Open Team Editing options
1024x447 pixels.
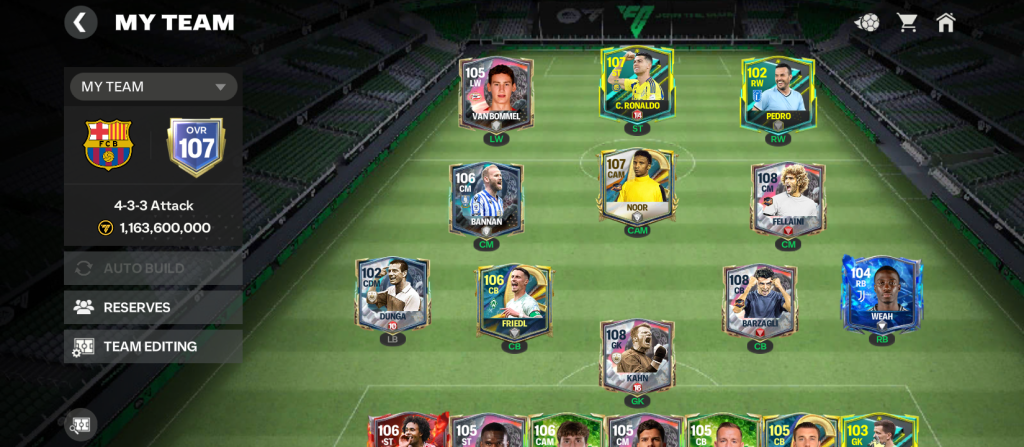tap(153, 346)
